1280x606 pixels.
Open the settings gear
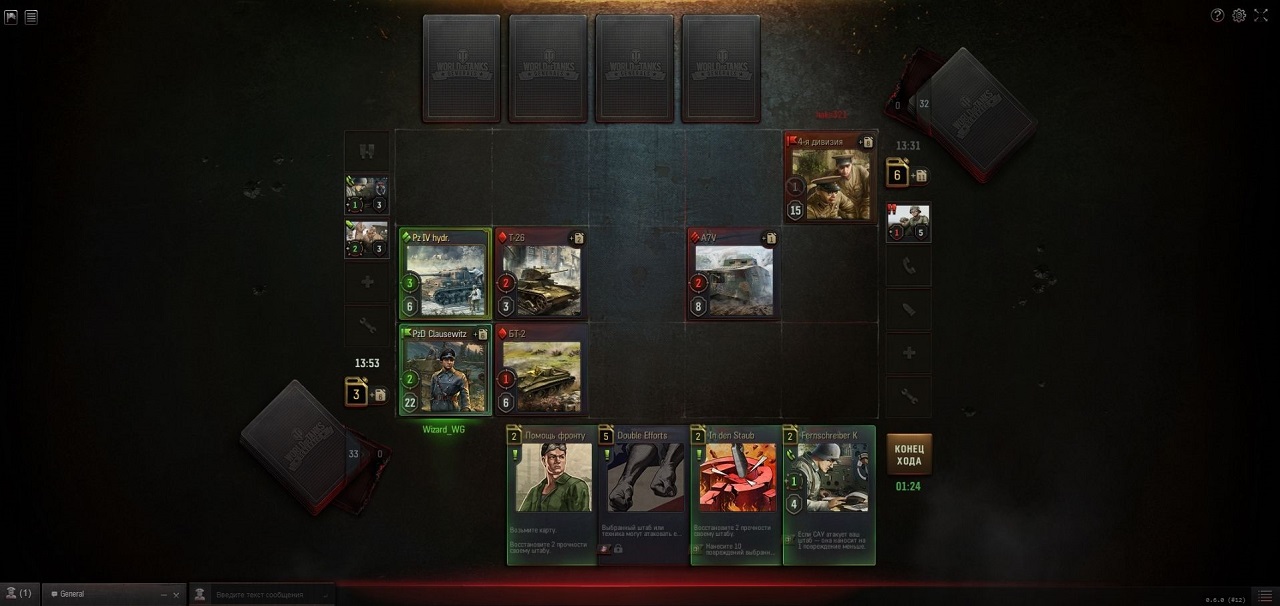(x=1239, y=15)
